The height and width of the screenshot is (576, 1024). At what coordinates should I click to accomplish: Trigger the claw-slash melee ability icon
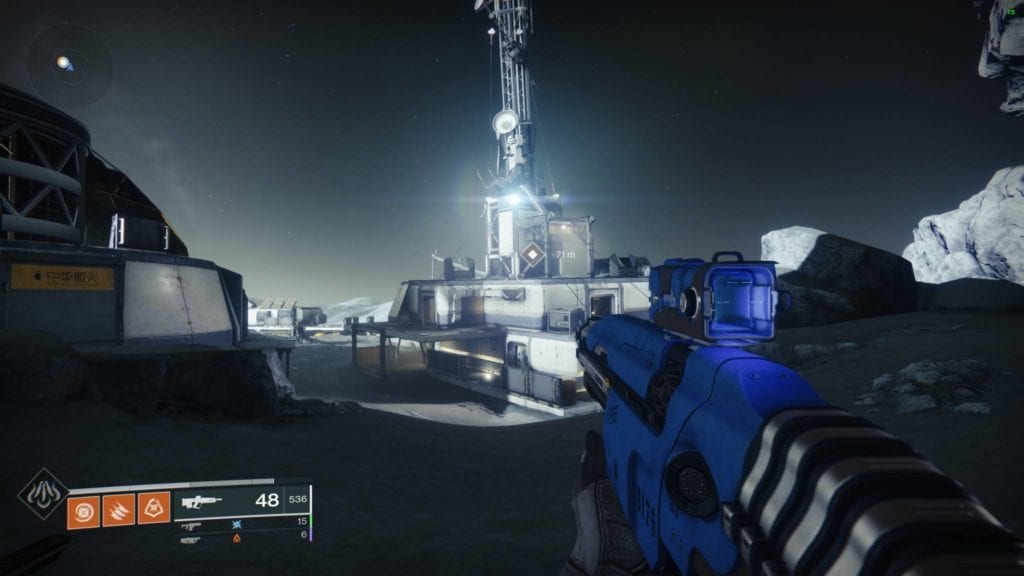[x=117, y=510]
